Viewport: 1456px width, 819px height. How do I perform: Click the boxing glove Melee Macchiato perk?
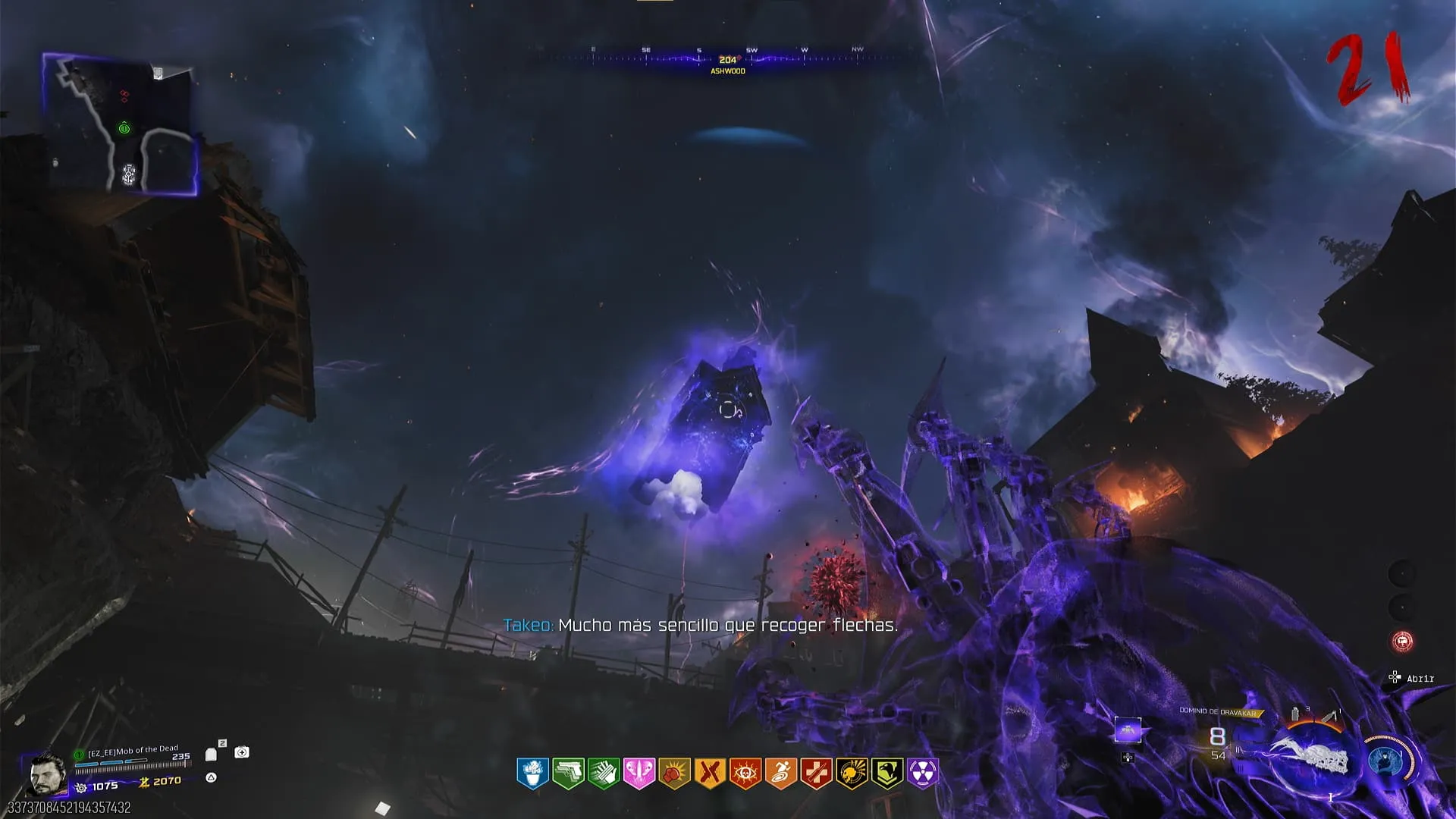point(674,773)
